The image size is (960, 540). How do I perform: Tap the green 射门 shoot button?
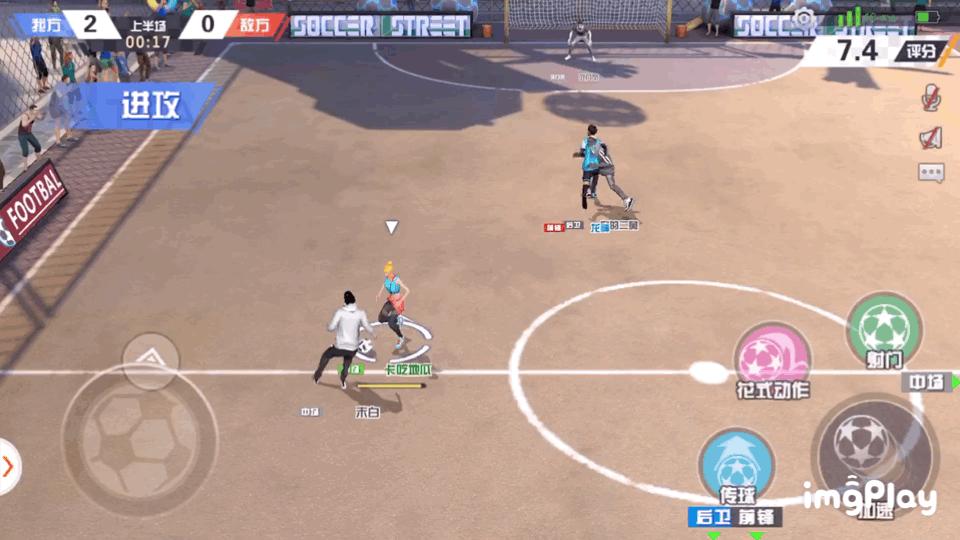pos(884,330)
